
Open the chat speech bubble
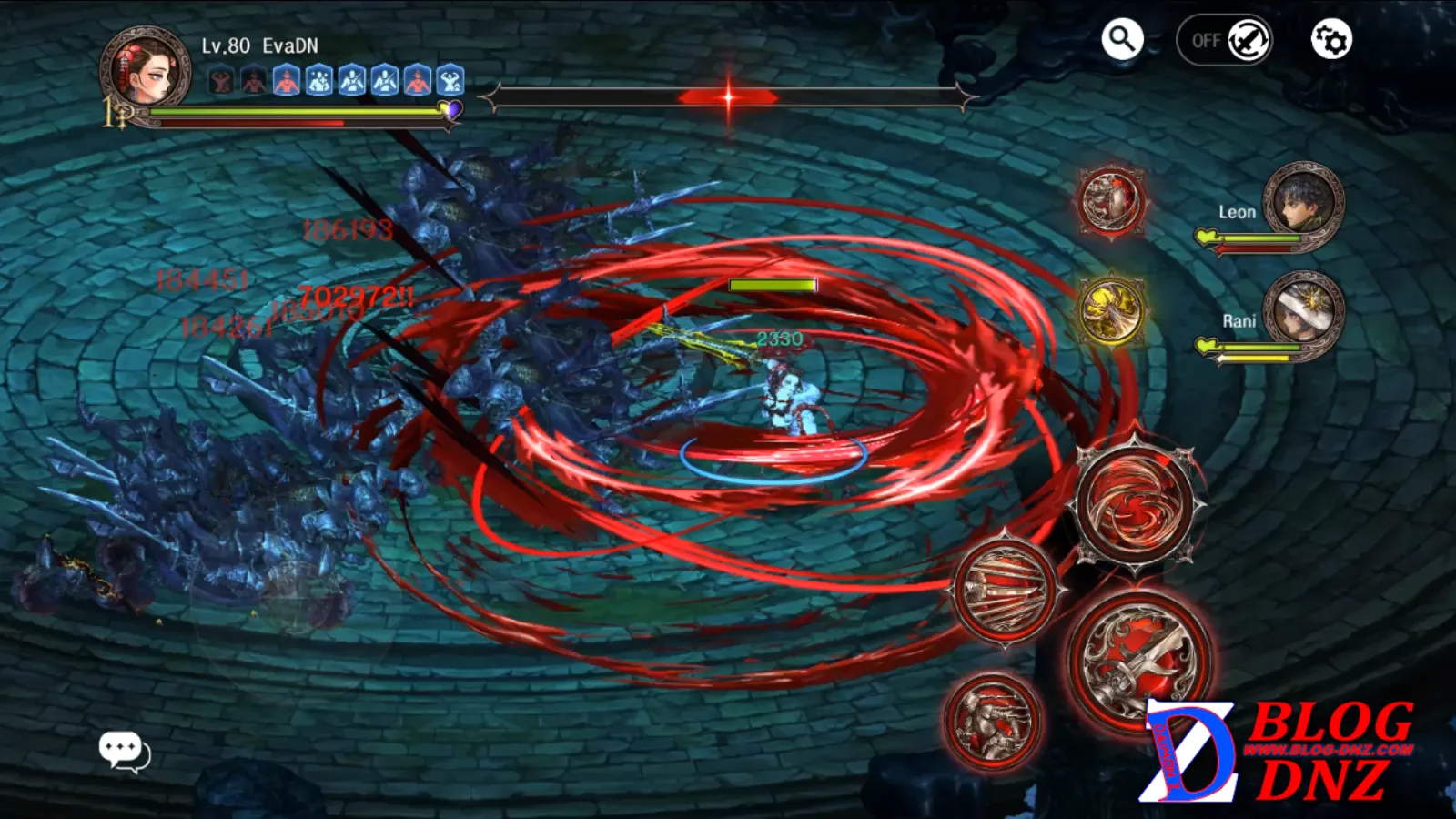pos(124,752)
